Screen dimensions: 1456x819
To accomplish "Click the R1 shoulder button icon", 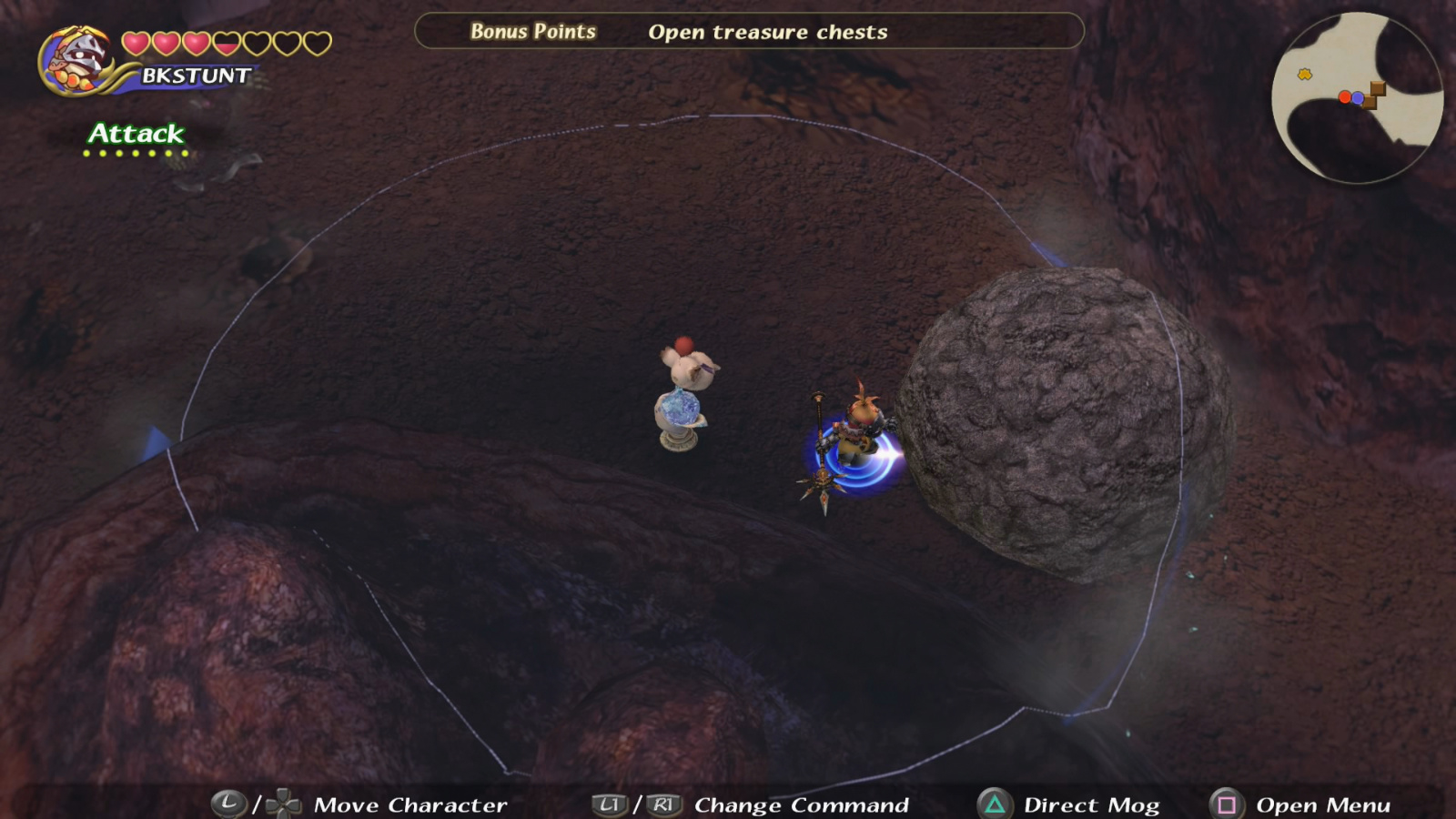I will tap(662, 805).
